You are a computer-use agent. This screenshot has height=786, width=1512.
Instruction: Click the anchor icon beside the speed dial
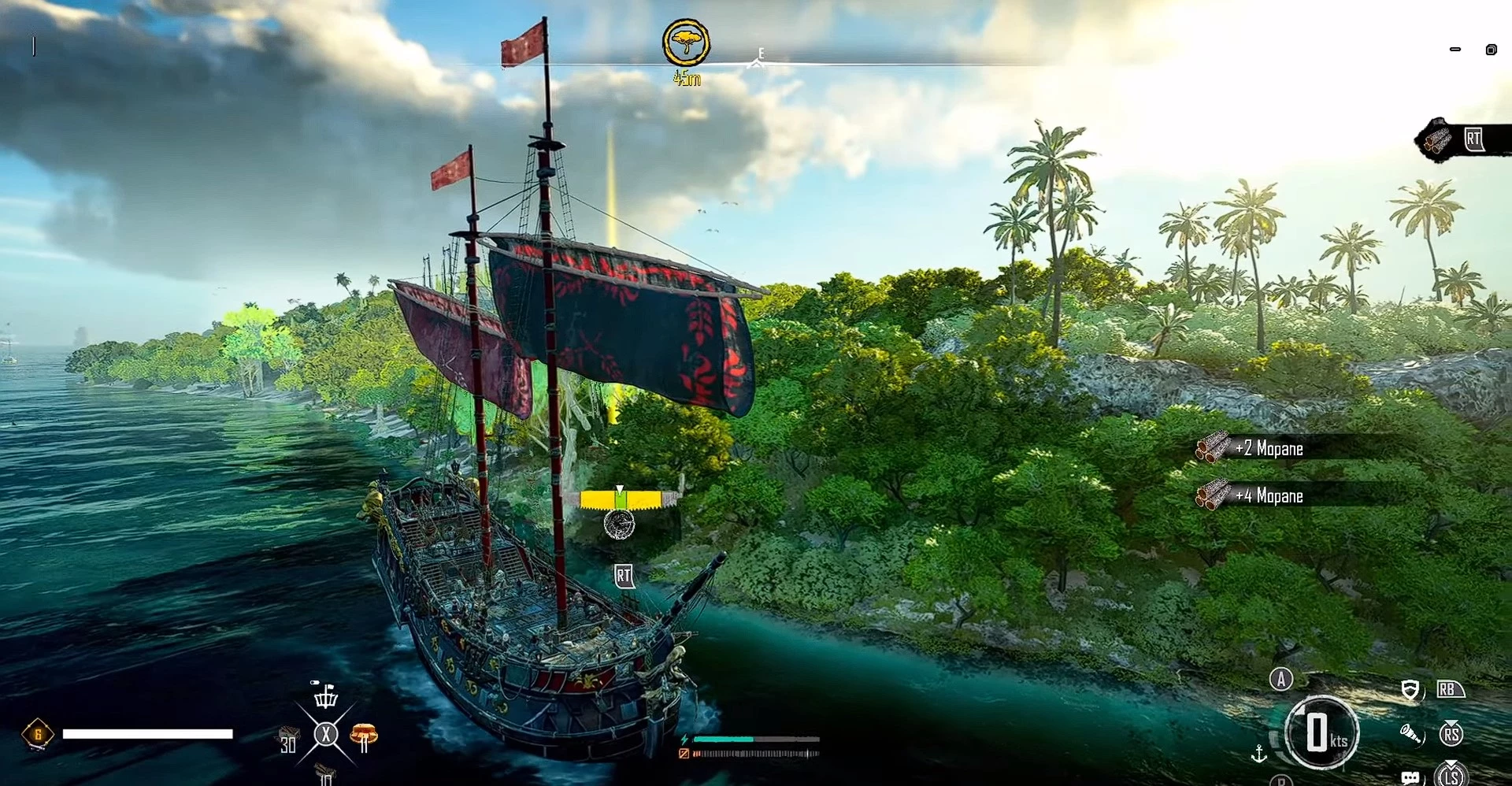click(x=1258, y=754)
